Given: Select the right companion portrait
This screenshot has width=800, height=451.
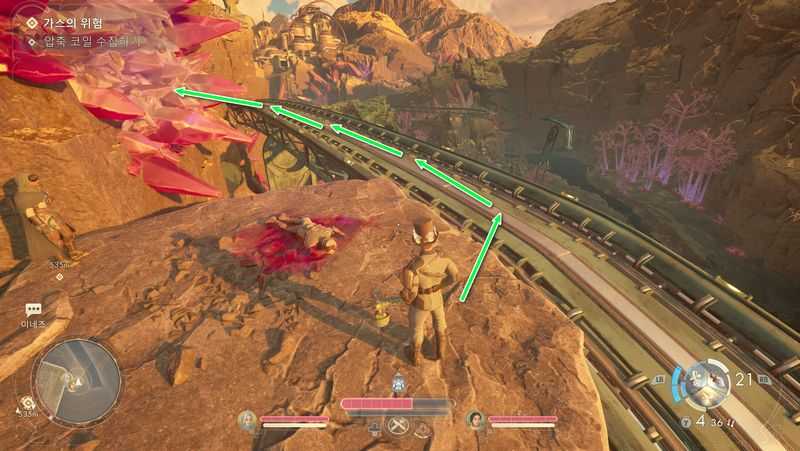Looking at the screenshot, I should [x=476, y=420].
